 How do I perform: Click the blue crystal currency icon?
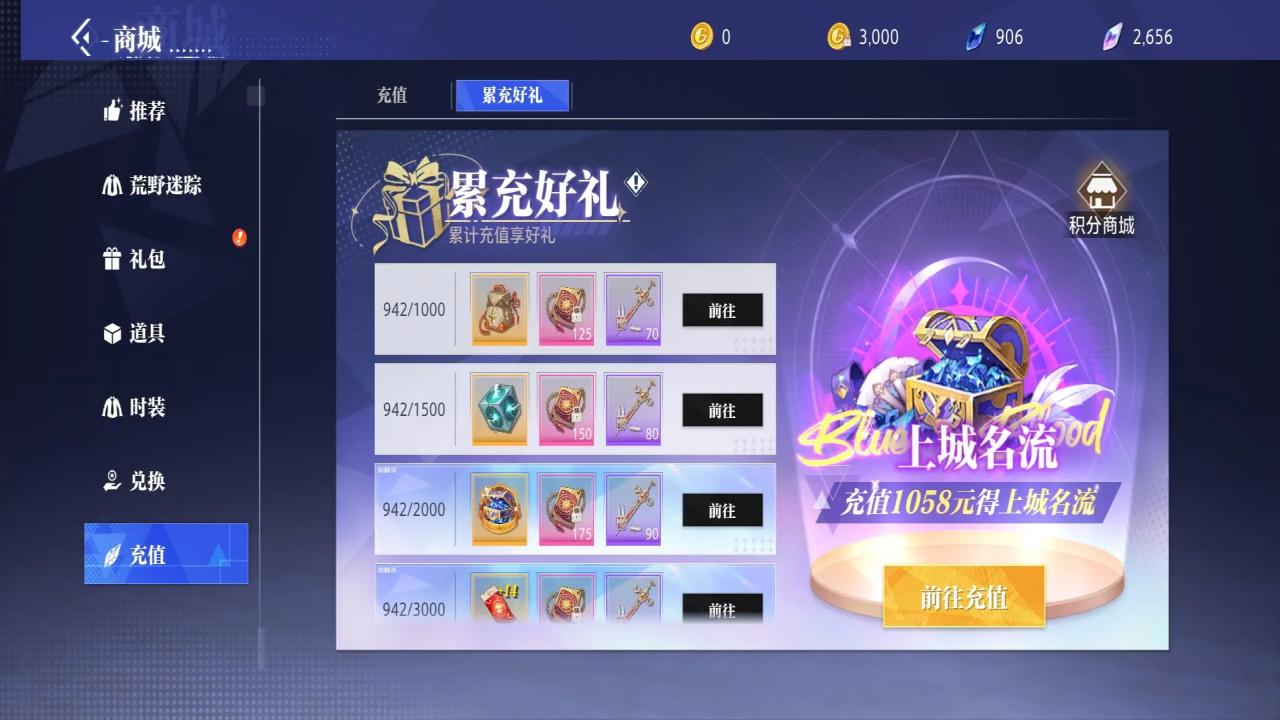click(977, 37)
